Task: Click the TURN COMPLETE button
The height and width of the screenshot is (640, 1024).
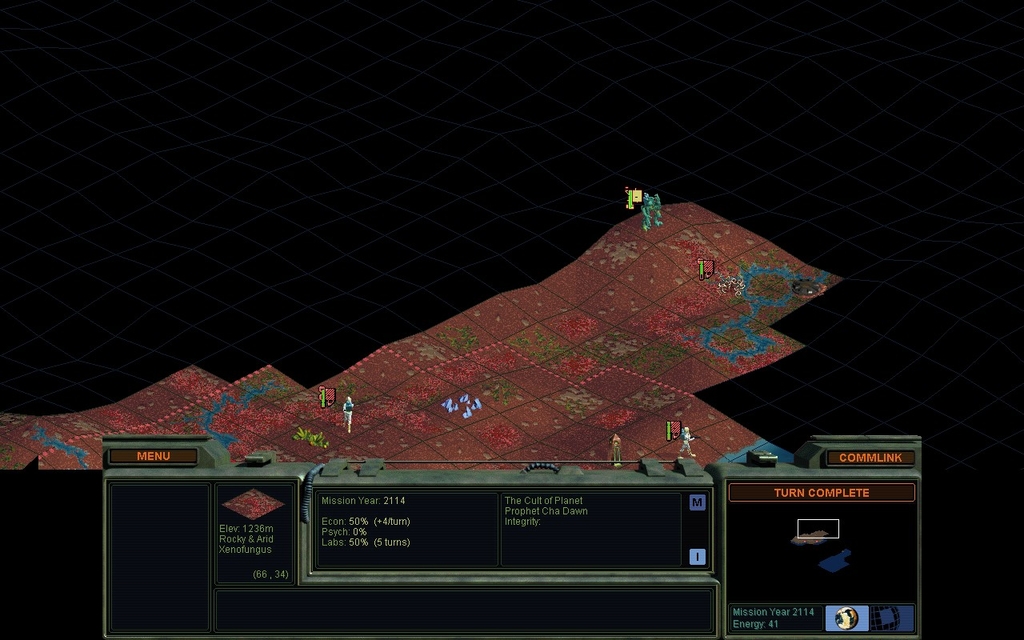Action: [x=821, y=493]
